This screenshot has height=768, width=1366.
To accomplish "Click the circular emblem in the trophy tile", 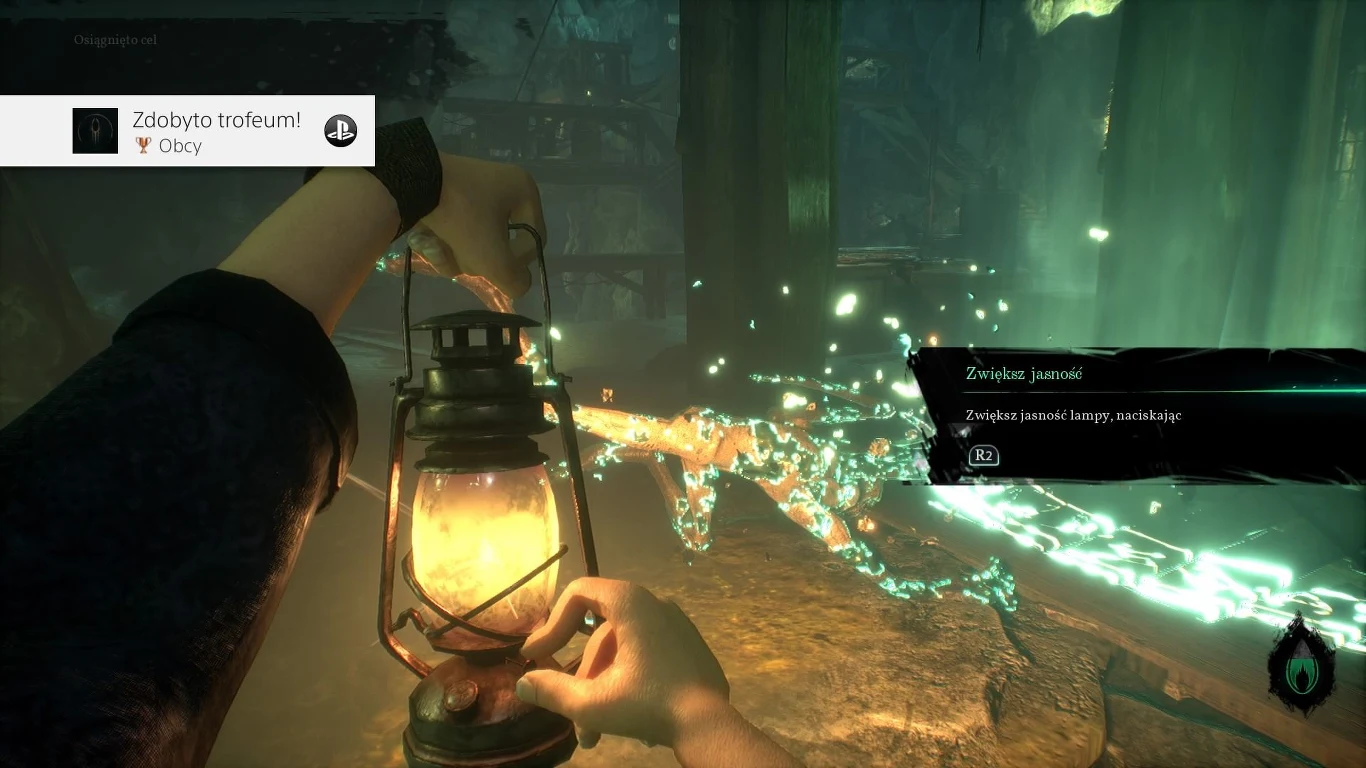I will click(95, 130).
